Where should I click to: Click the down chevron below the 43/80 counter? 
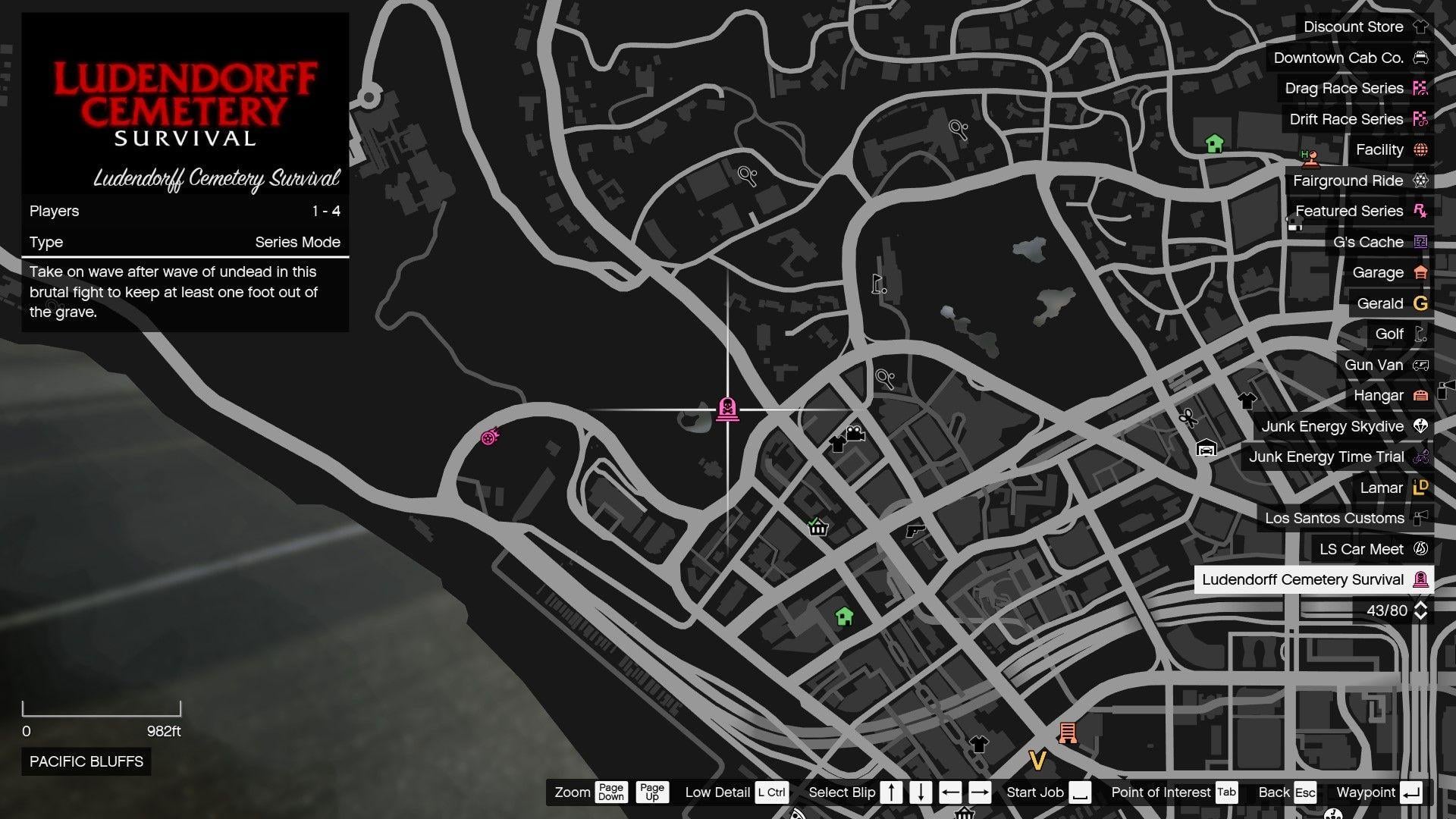point(1420,617)
